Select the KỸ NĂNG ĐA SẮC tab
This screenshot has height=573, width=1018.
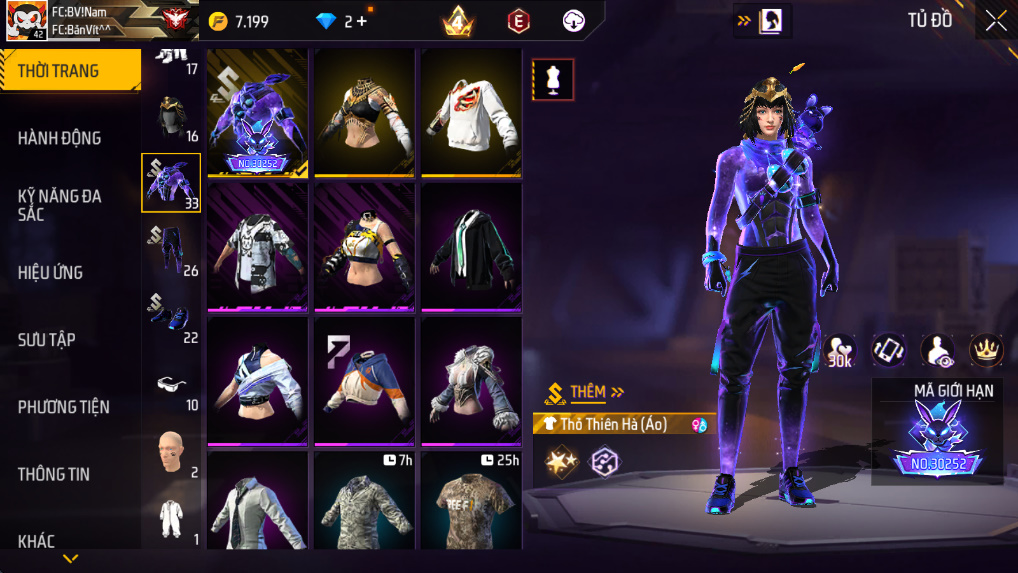point(60,205)
